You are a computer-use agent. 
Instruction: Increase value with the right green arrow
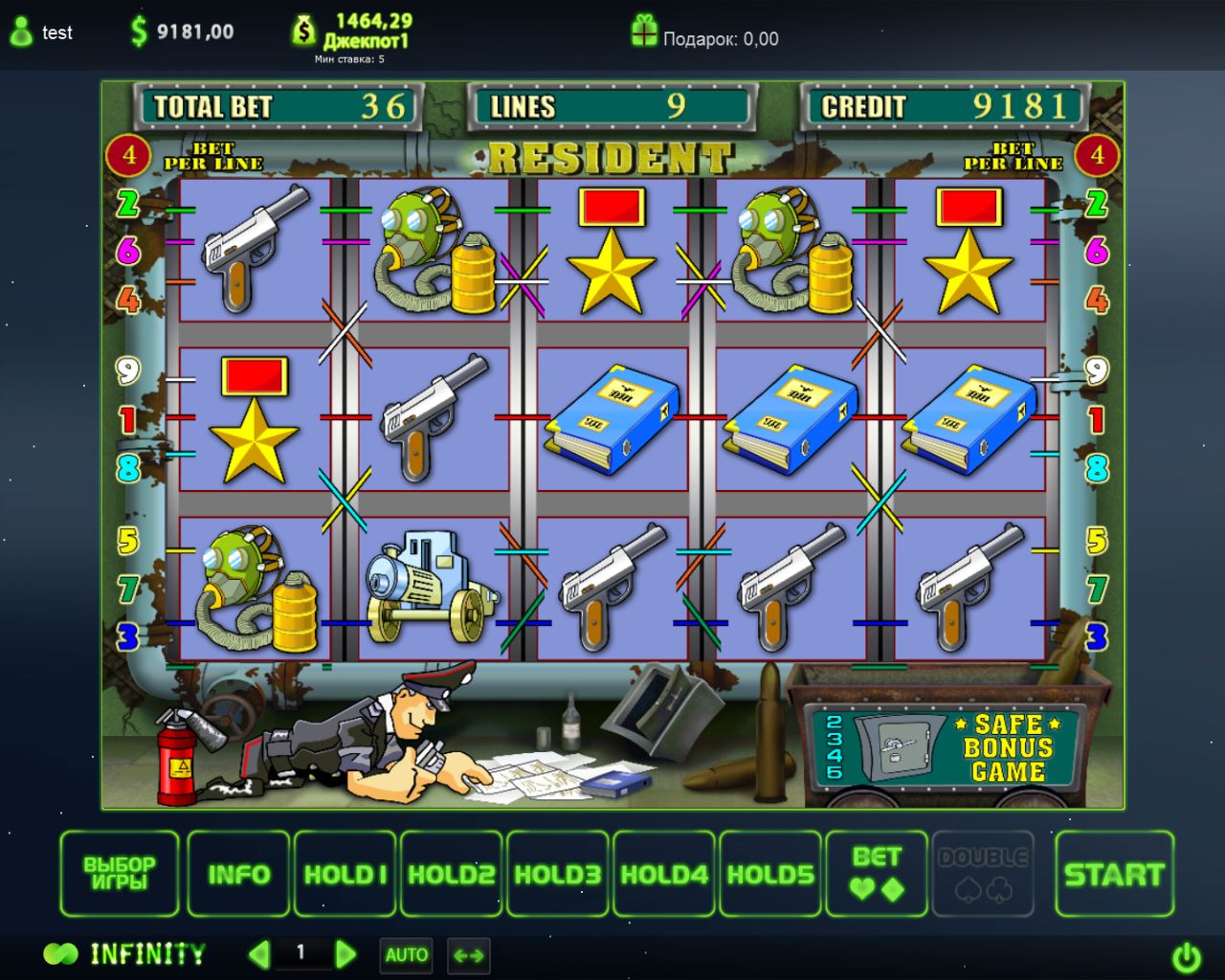pyautogui.click(x=345, y=953)
